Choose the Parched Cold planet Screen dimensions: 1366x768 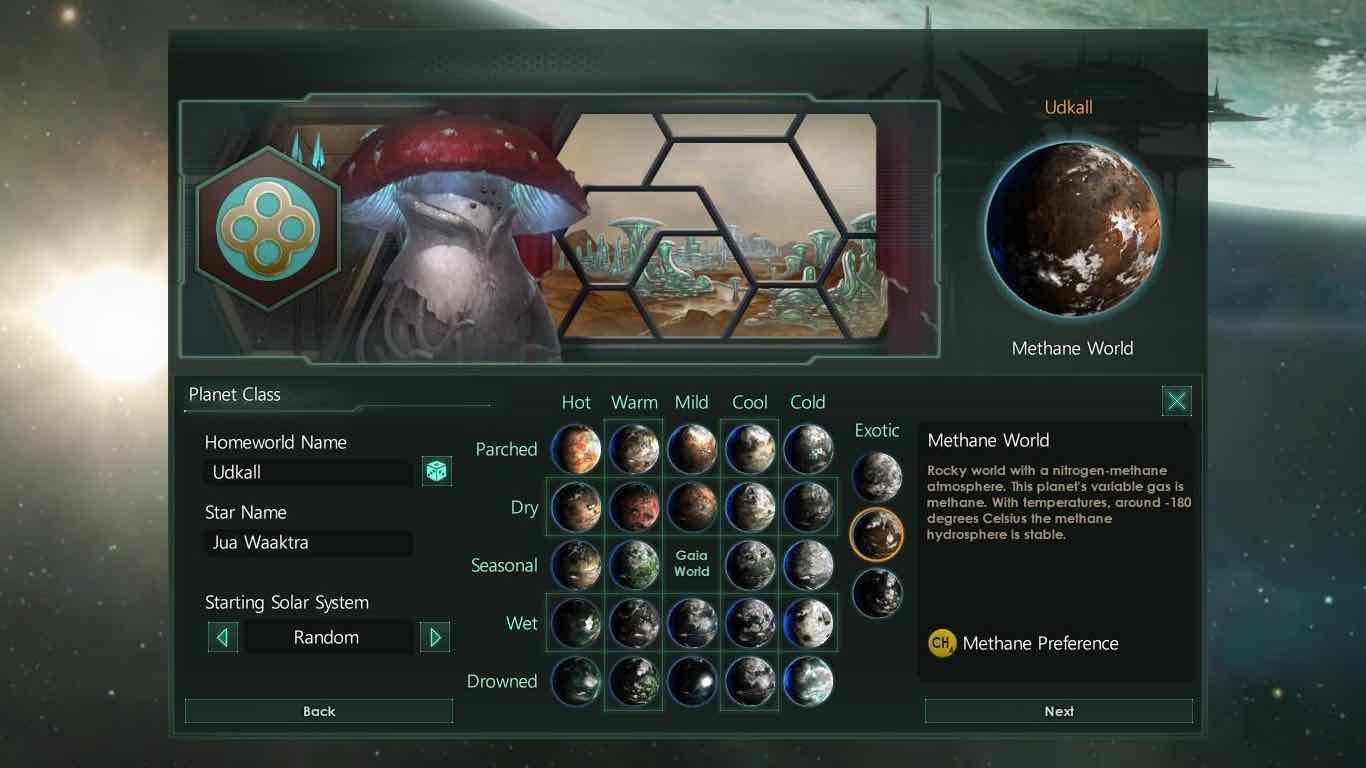pyautogui.click(x=808, y=449)
